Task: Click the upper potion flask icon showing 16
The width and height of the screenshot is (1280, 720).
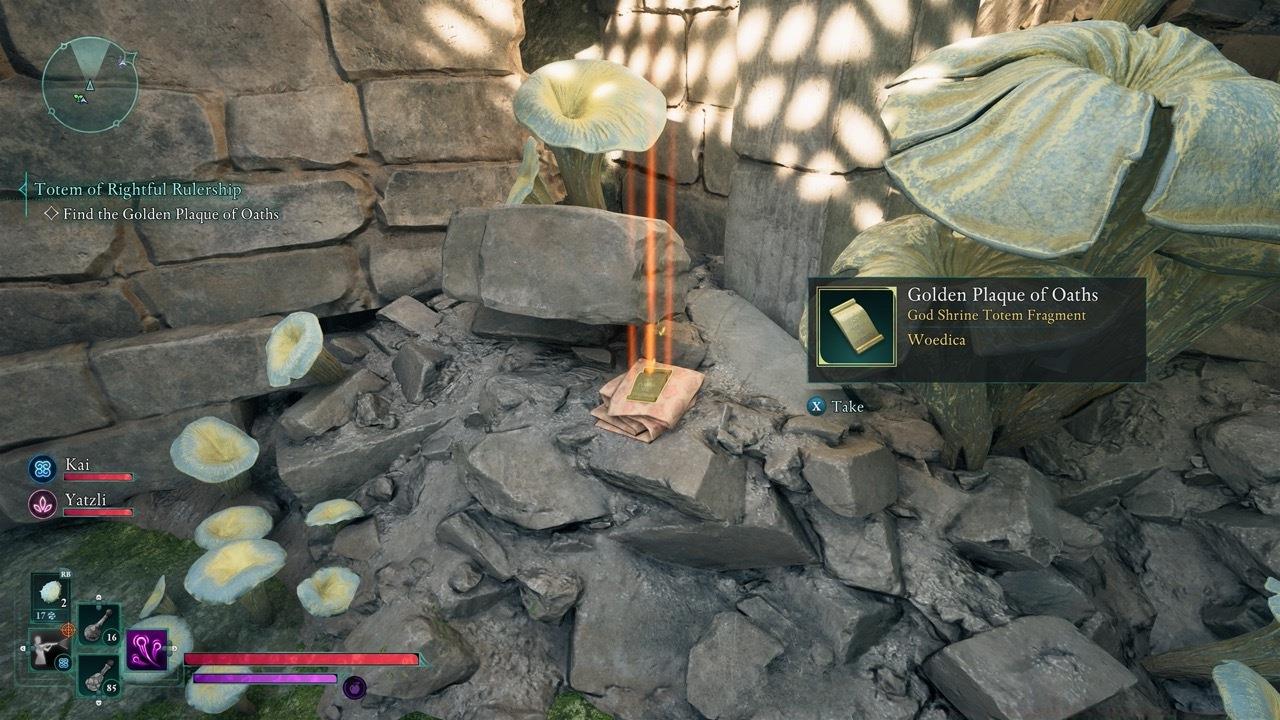Action: (97, 627)
